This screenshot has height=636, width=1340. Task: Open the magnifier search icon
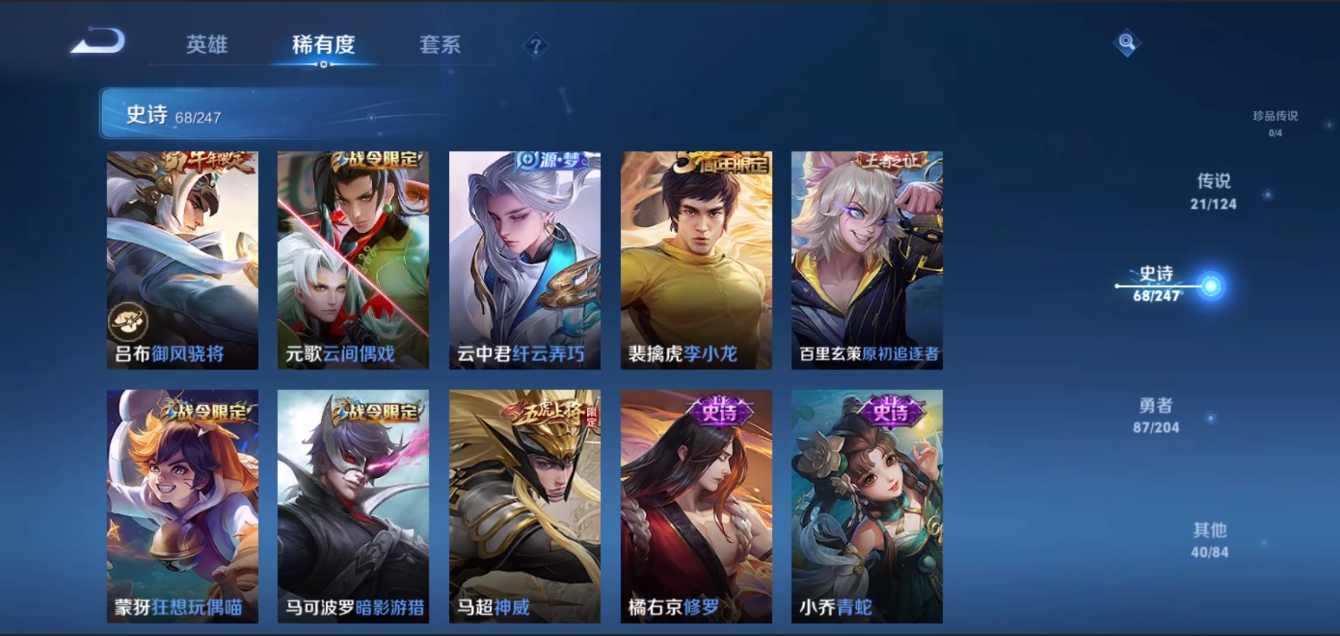[1127, 43]
